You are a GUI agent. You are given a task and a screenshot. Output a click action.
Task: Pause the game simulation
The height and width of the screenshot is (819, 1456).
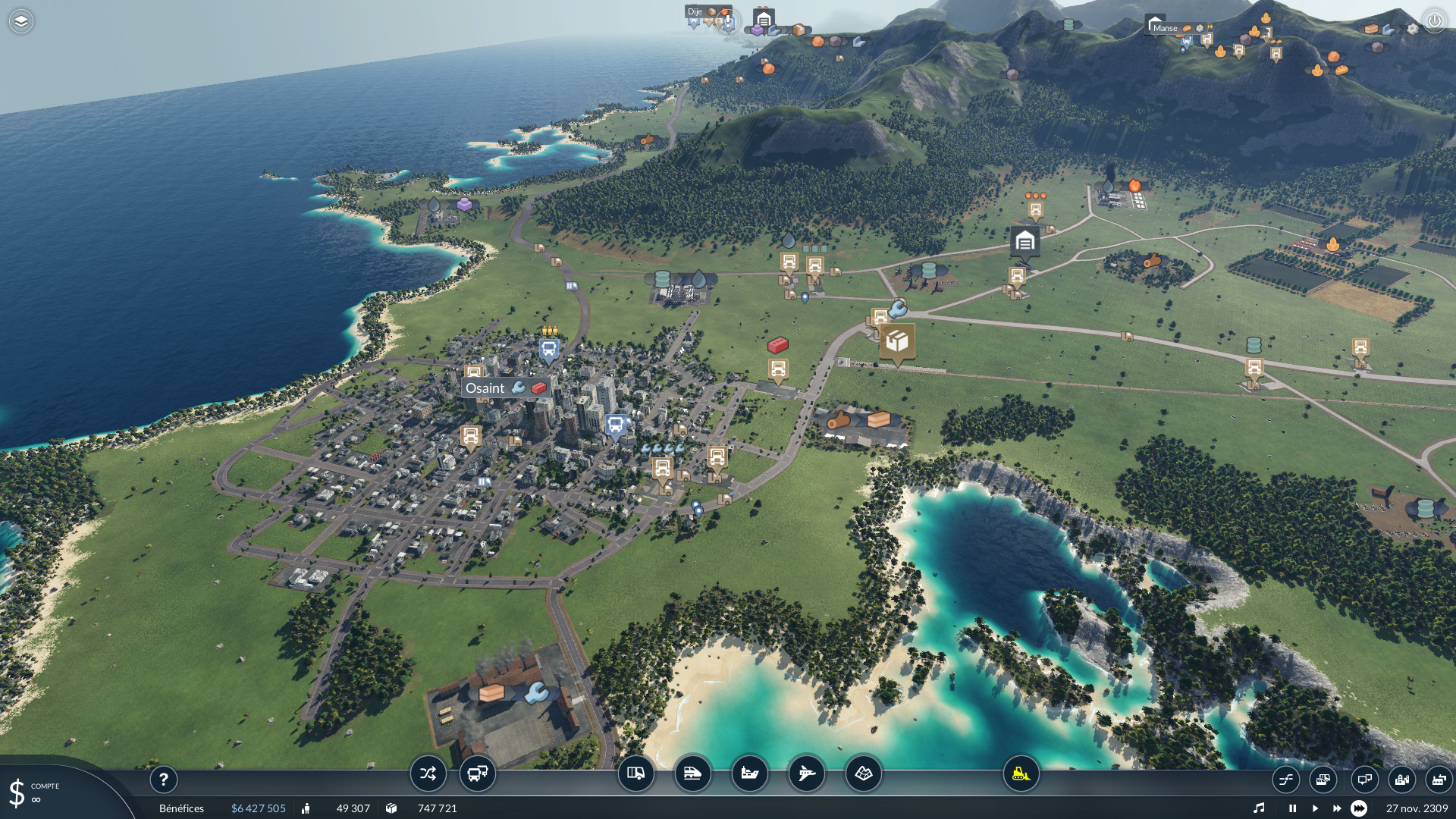click(1292, 808)
